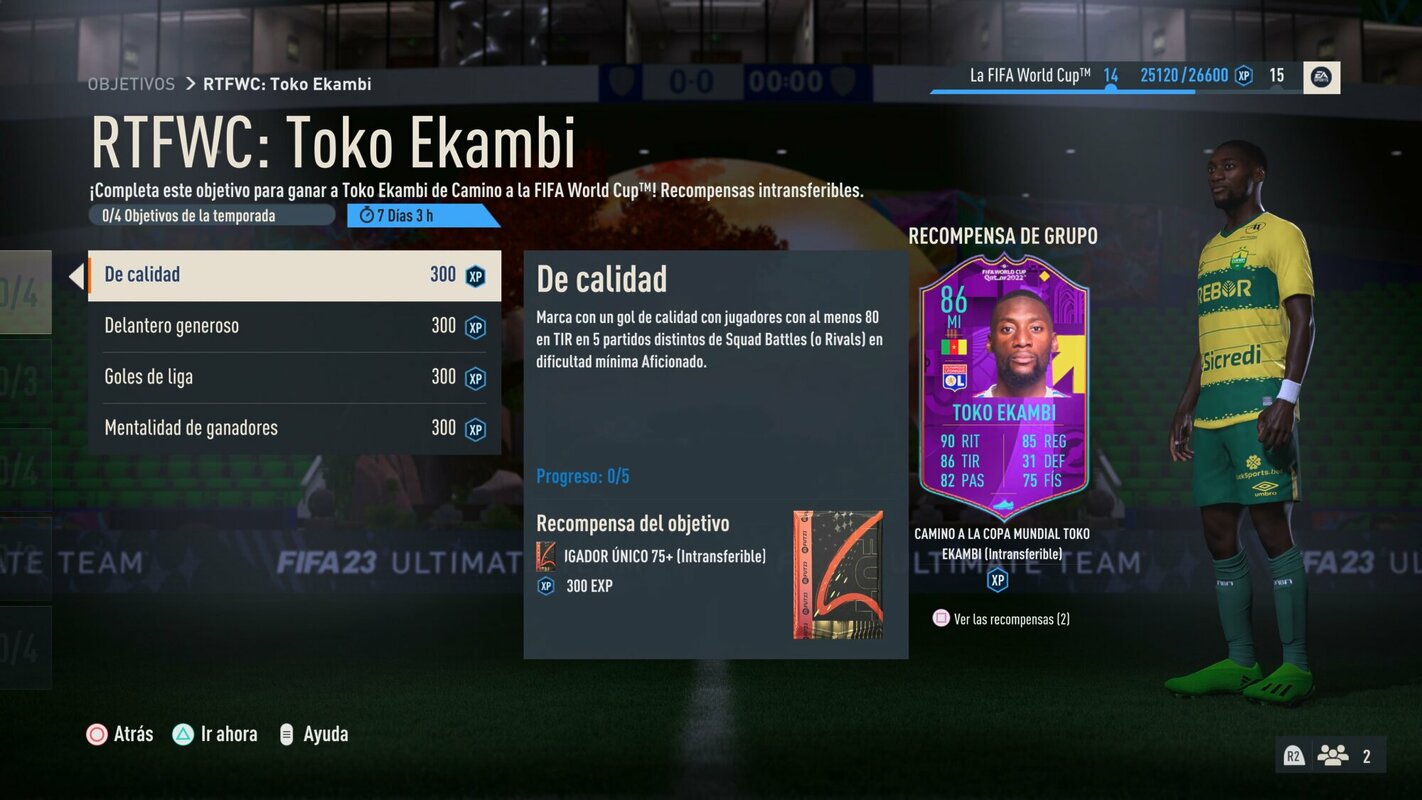Viewport: 1422px width, 800px height.
Task: Click the pink square icon next to Ver las recompensas
Action: point(940,618)
